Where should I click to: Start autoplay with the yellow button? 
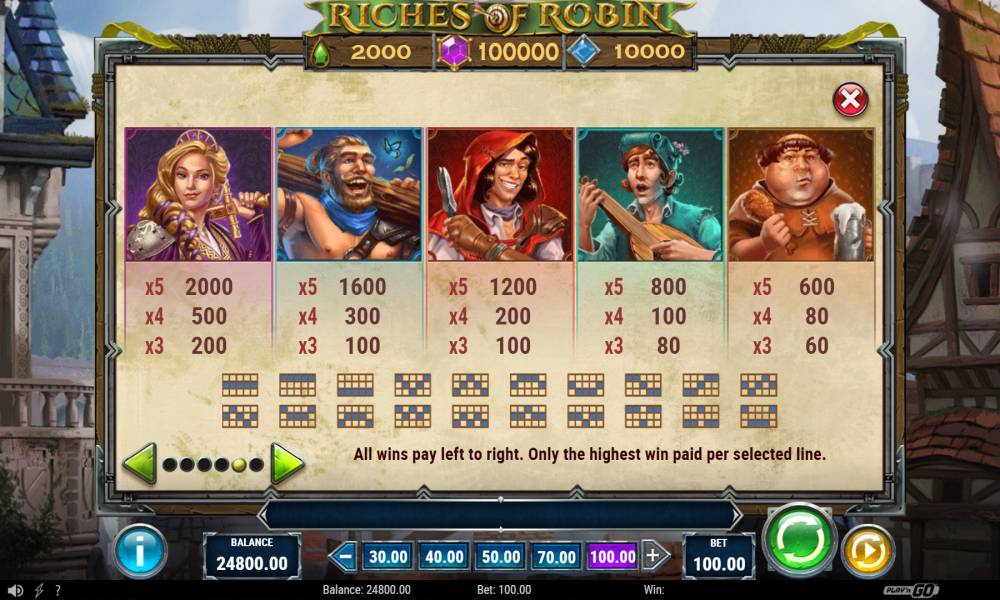(x=867, y=551)
